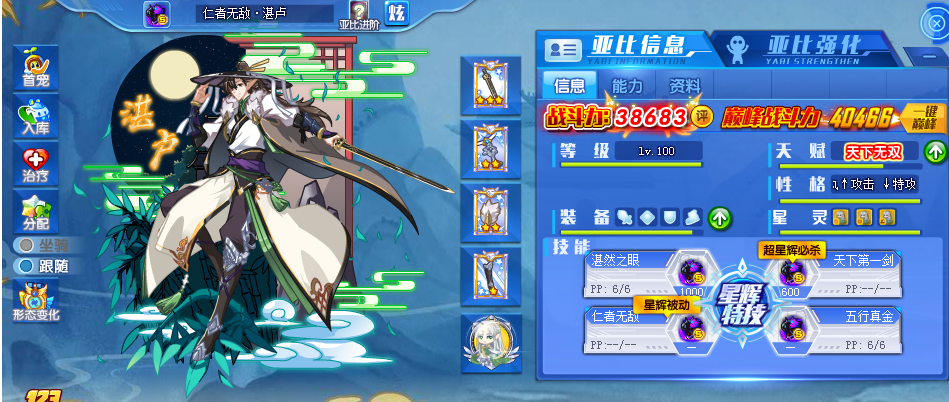Open 形态变化 (form change)

35,300
